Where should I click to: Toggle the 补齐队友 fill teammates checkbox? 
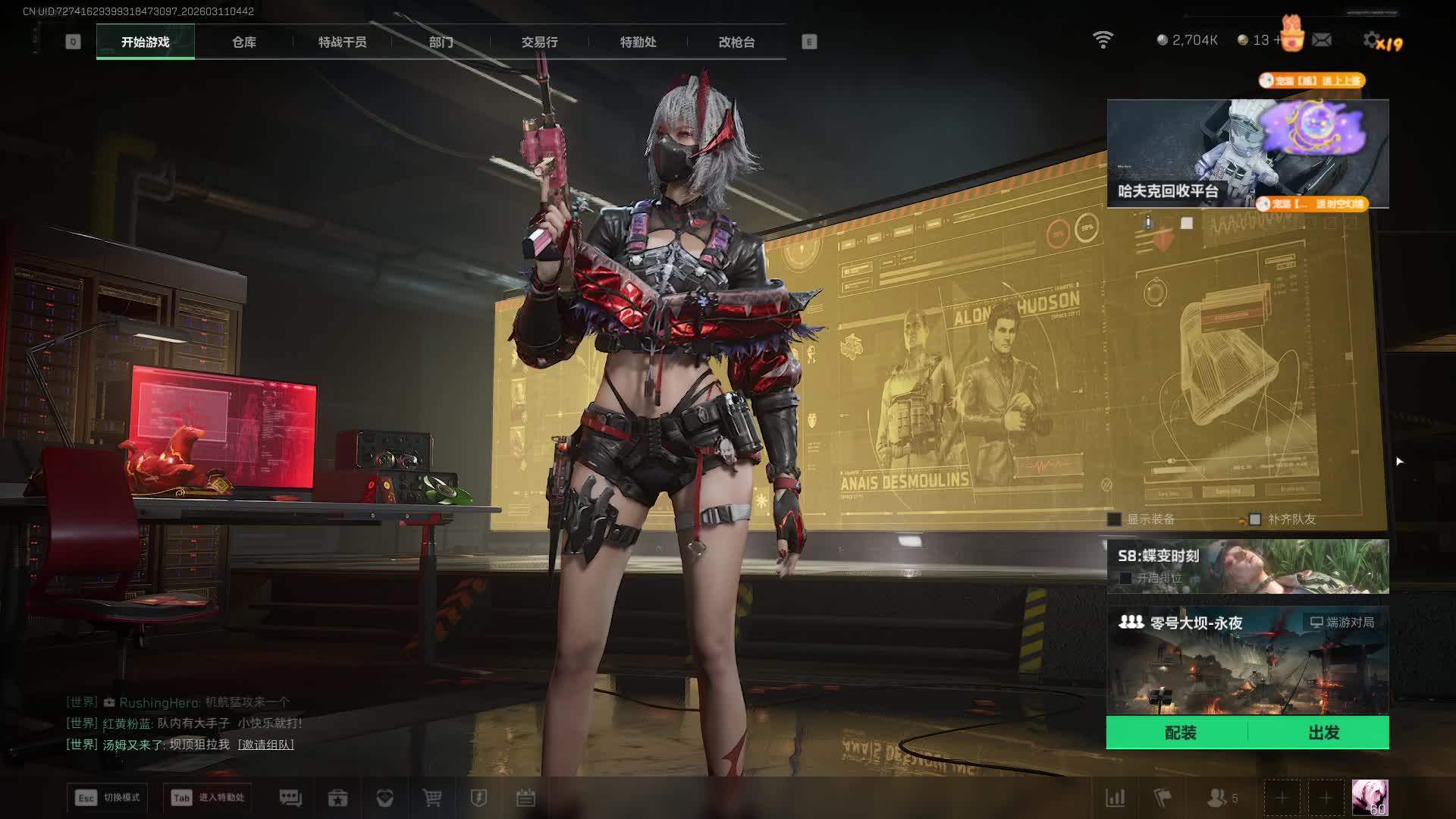click(x=1255, y=519)
